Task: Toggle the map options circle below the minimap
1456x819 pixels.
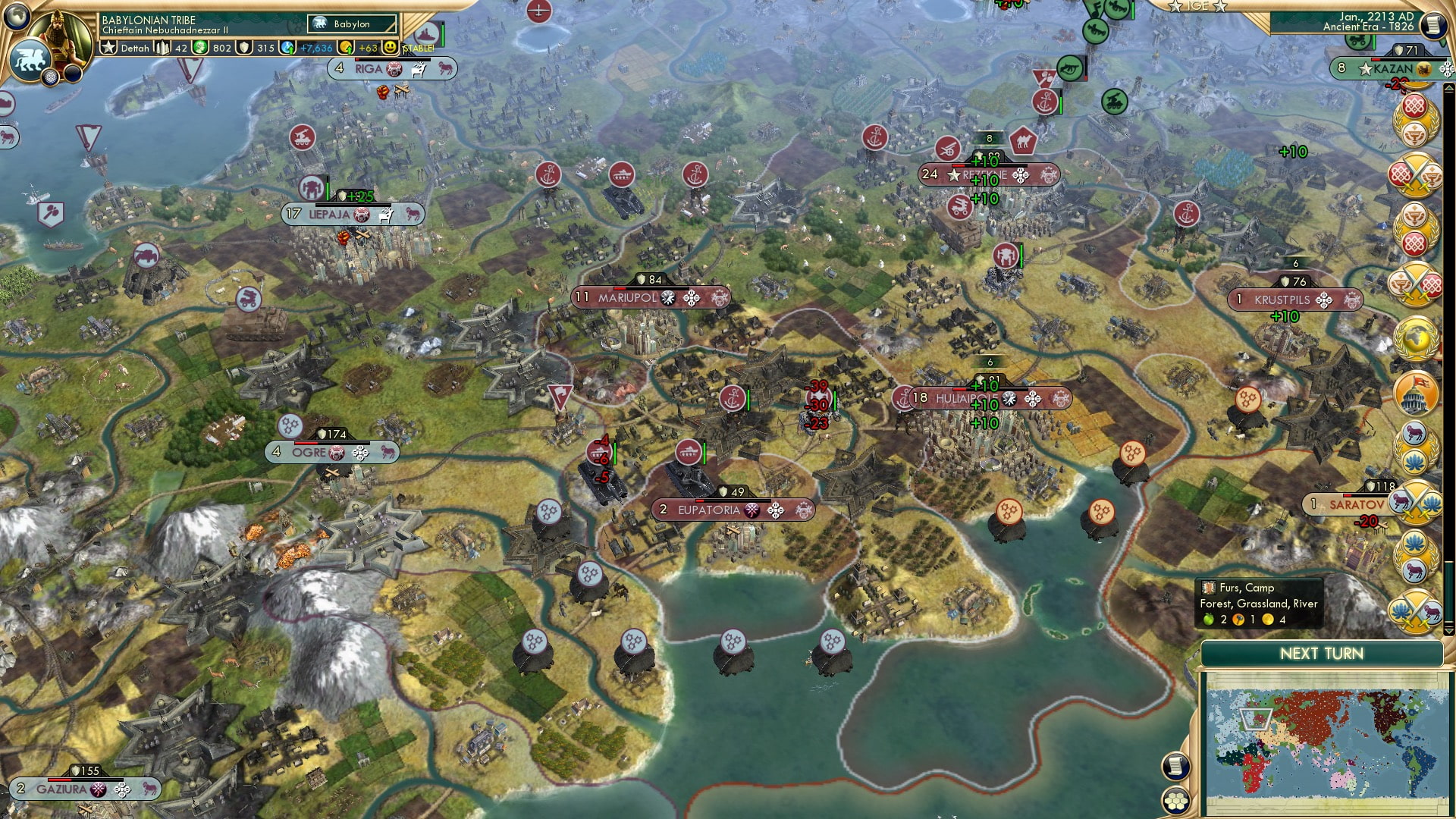Action: (1175, 767)
